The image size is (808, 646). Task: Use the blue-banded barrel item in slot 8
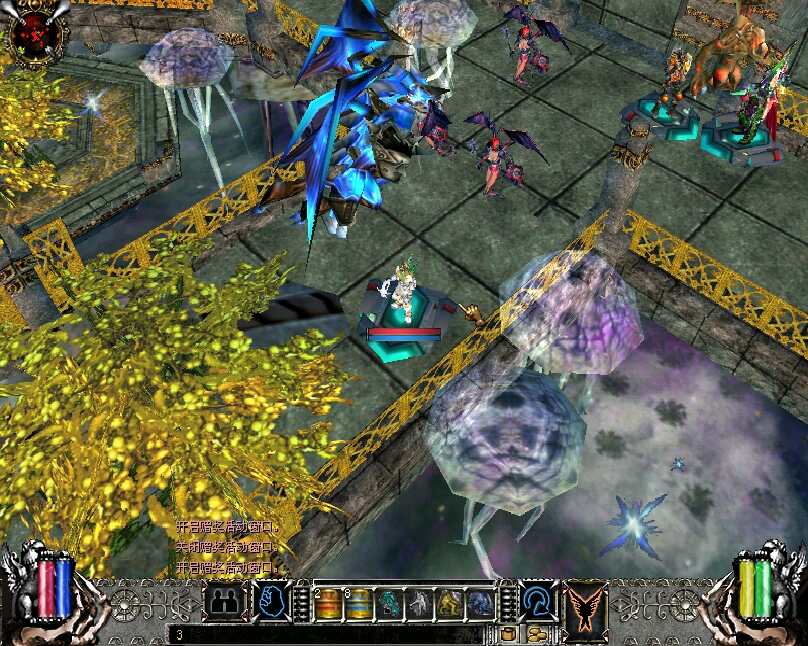pyautogui.click(x=359, y=603)
